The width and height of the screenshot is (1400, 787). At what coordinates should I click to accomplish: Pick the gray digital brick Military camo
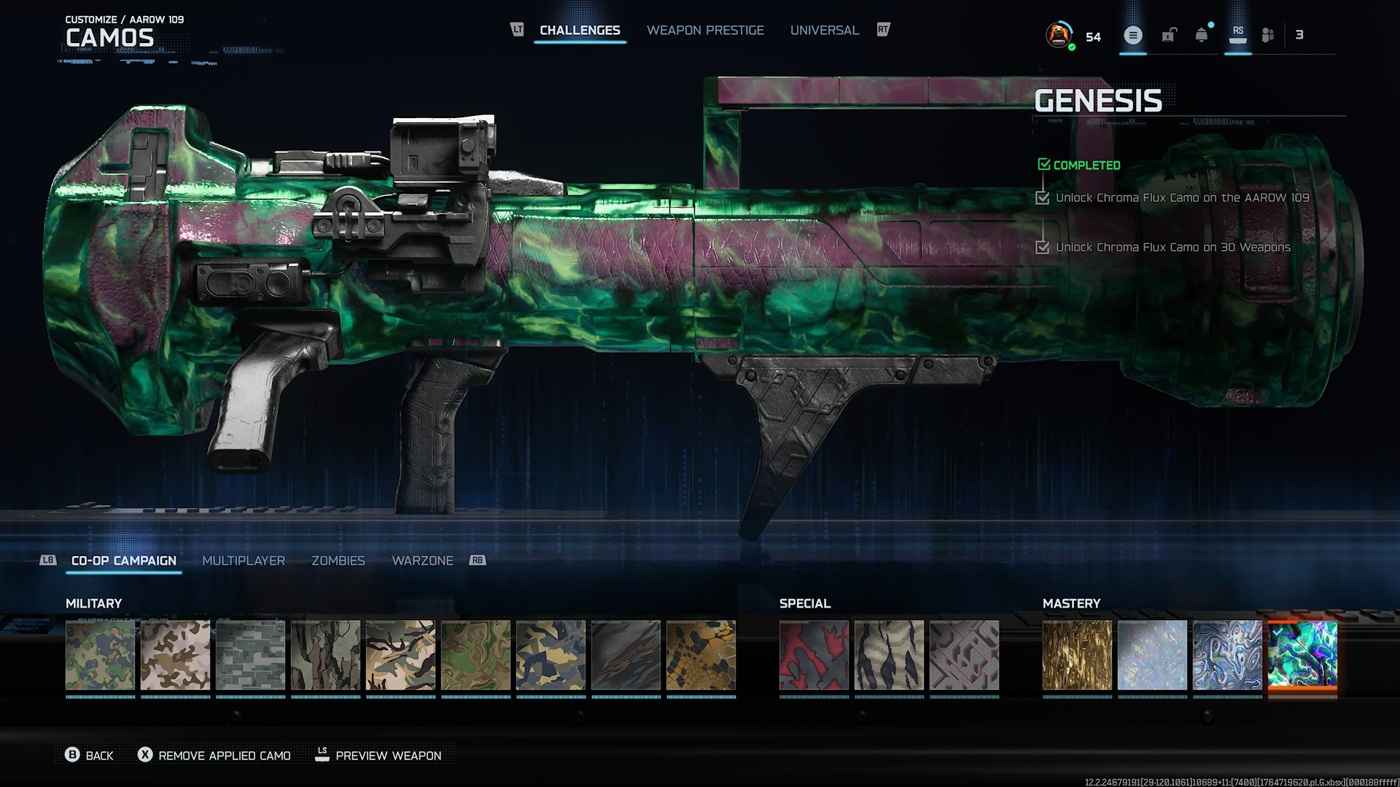tap(250, 655)
